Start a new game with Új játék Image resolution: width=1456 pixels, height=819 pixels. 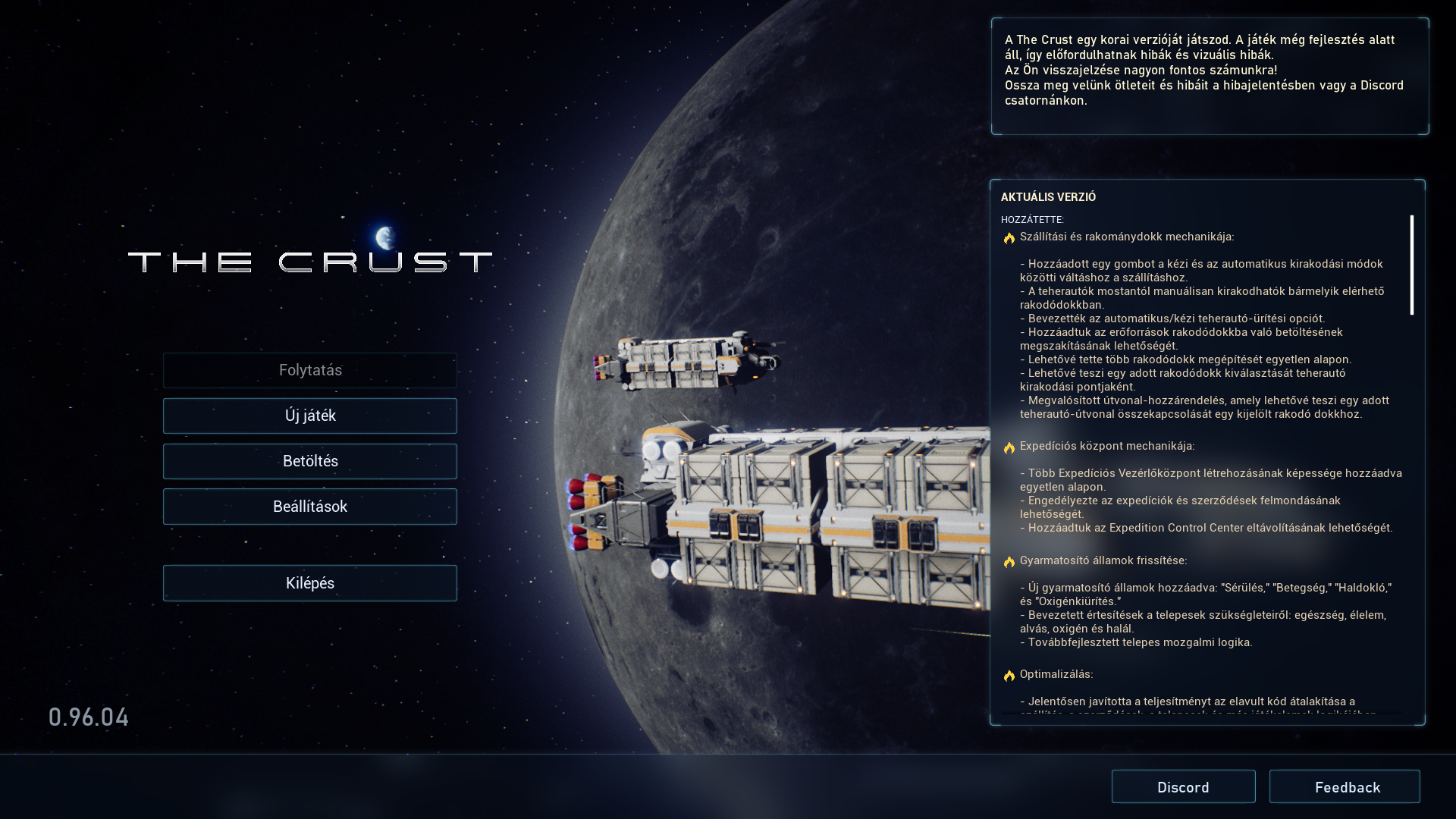[x=309, y=416]
